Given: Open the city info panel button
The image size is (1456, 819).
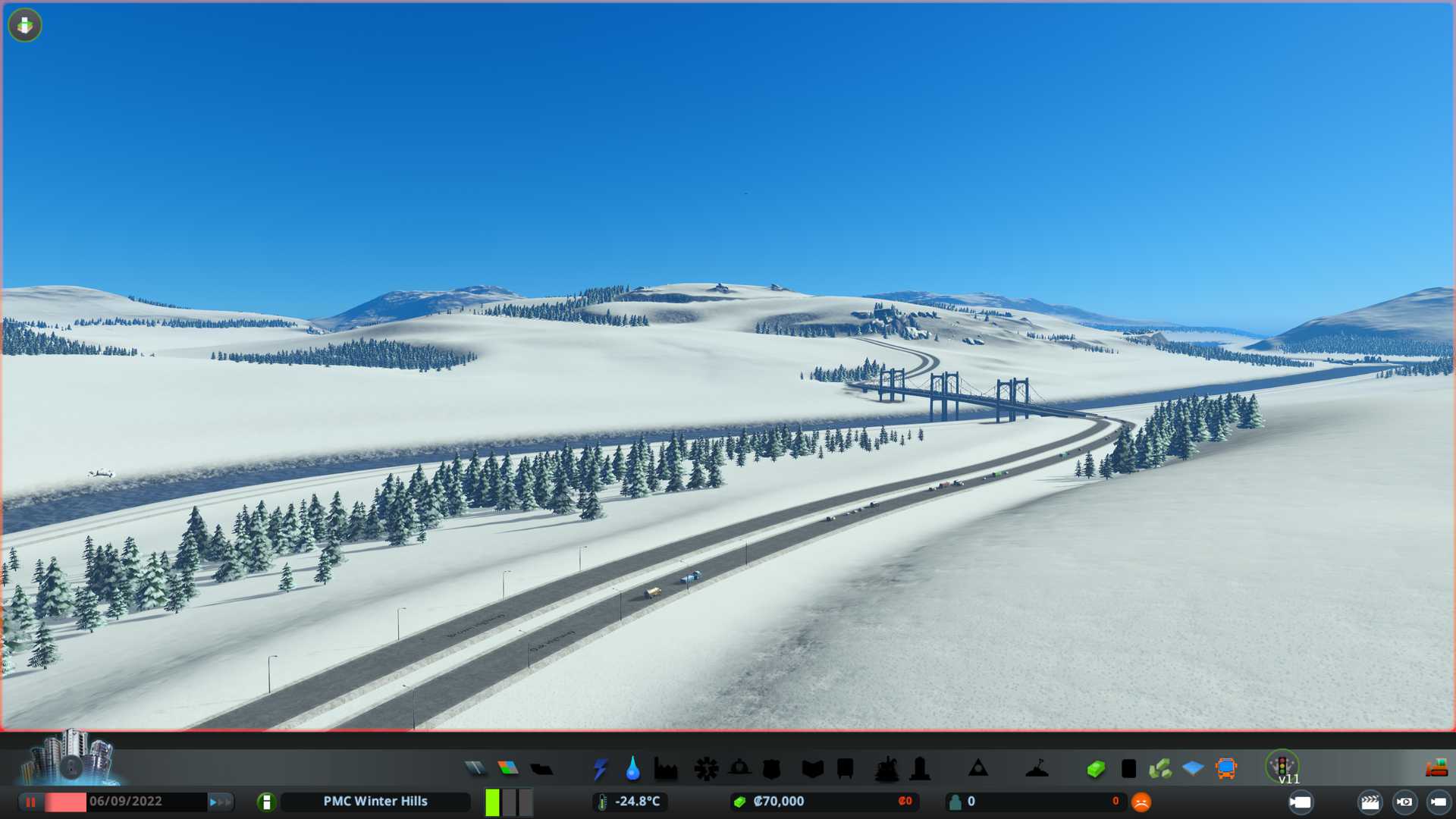Looking at the screenshot, I should coord(266,802).
